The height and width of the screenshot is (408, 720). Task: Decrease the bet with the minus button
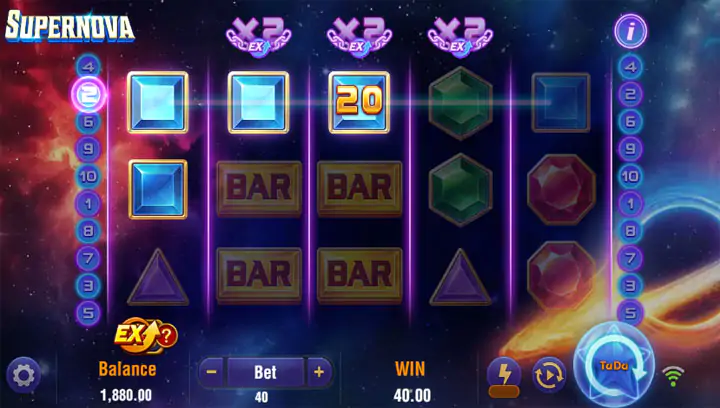(x=211, y=372)
